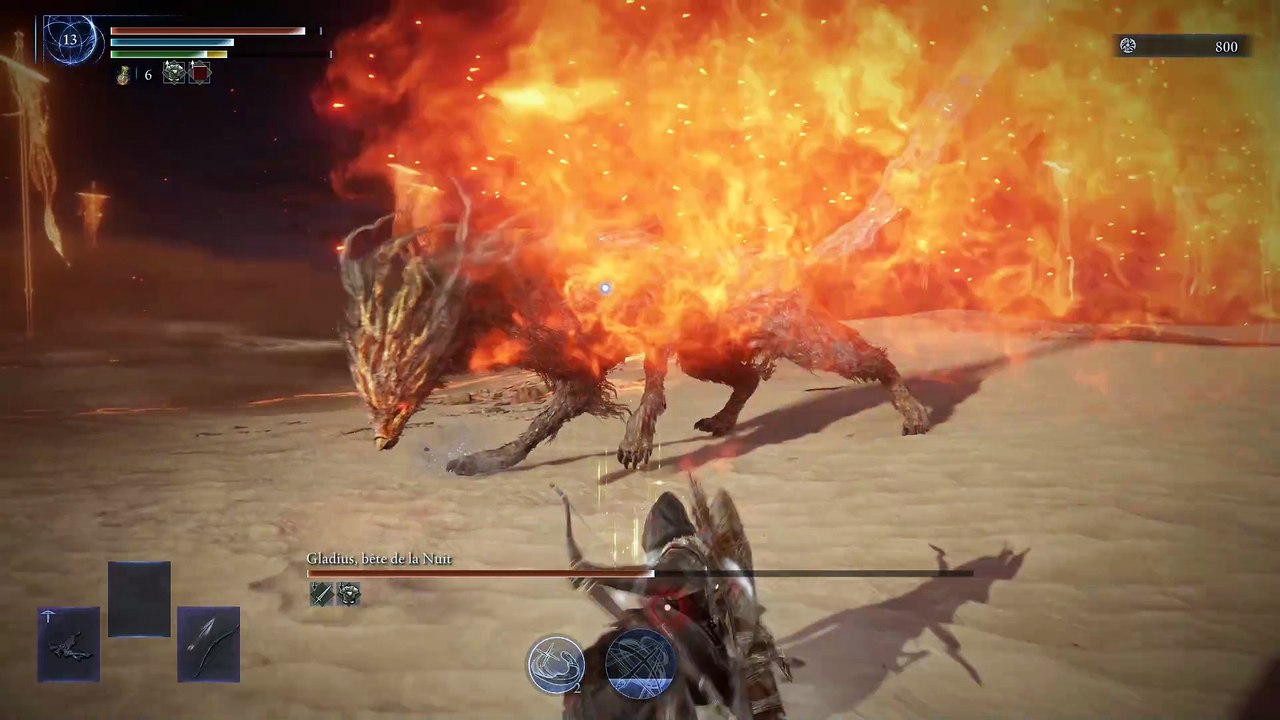Screen dimensions: 1280x720
Task: Use the healing flask icon
Action: (123, 75)
